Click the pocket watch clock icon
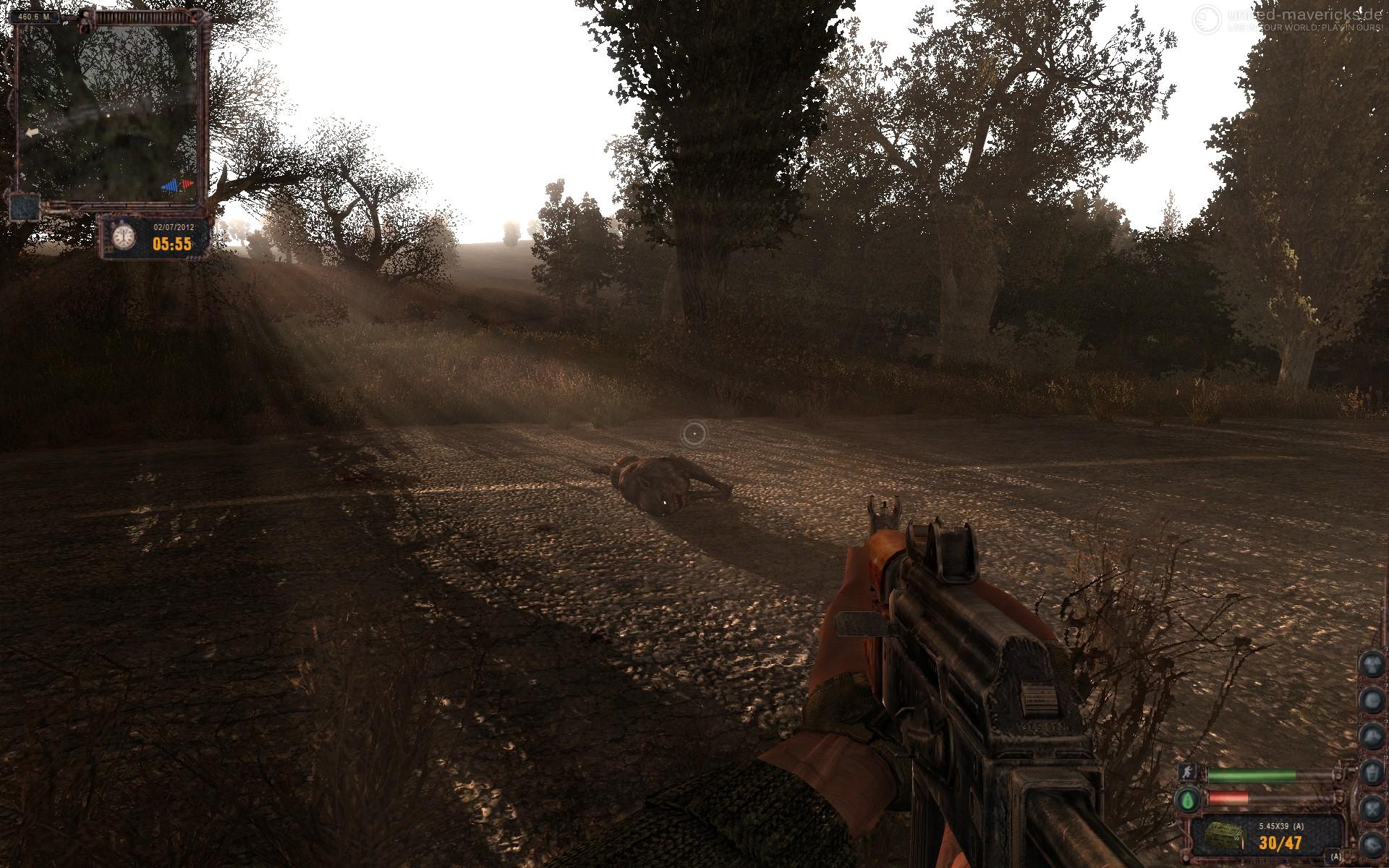Viewport: 1389px width, 868px height. [124, 237]
